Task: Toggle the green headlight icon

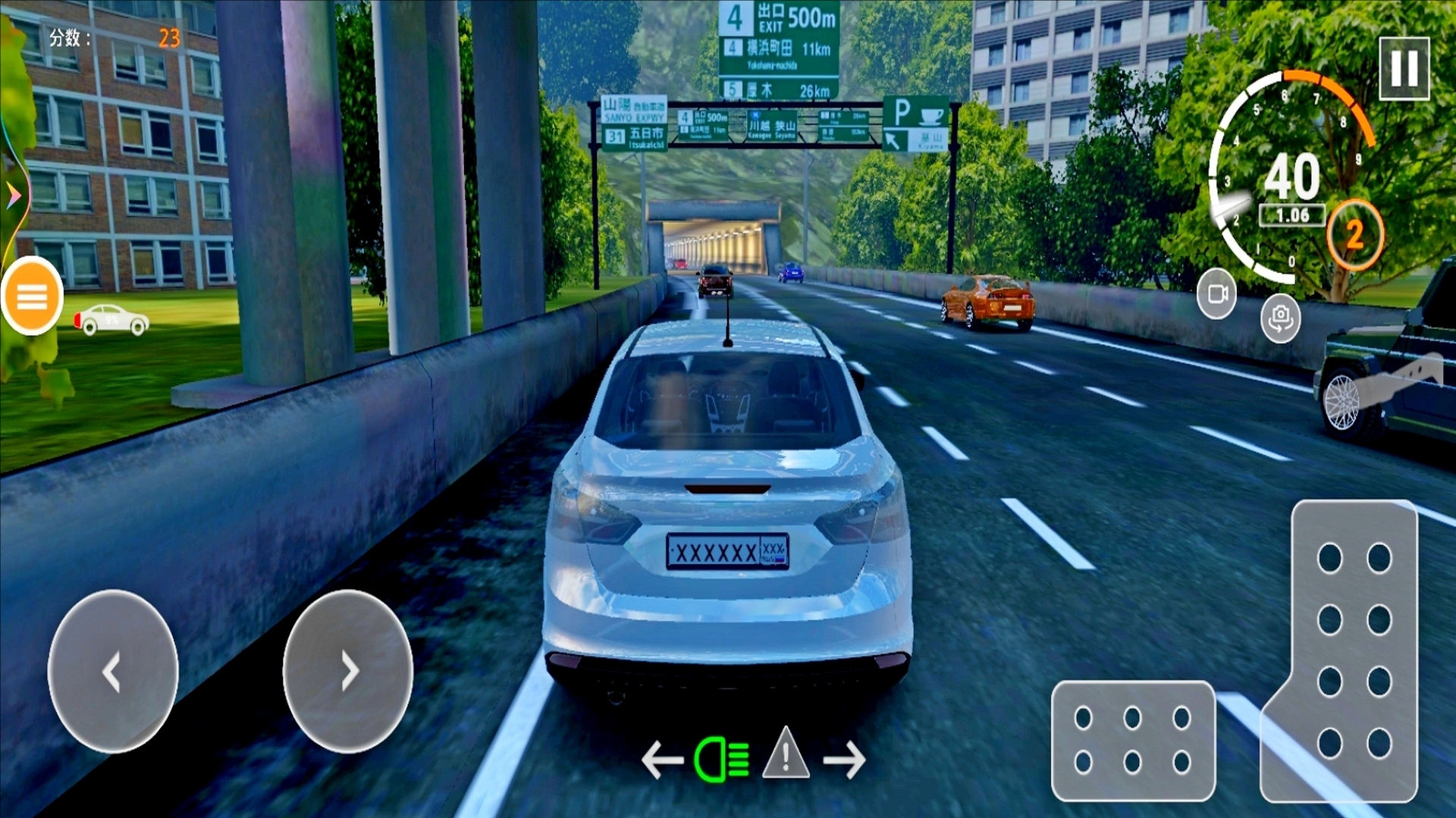Action: coord(721,759)
